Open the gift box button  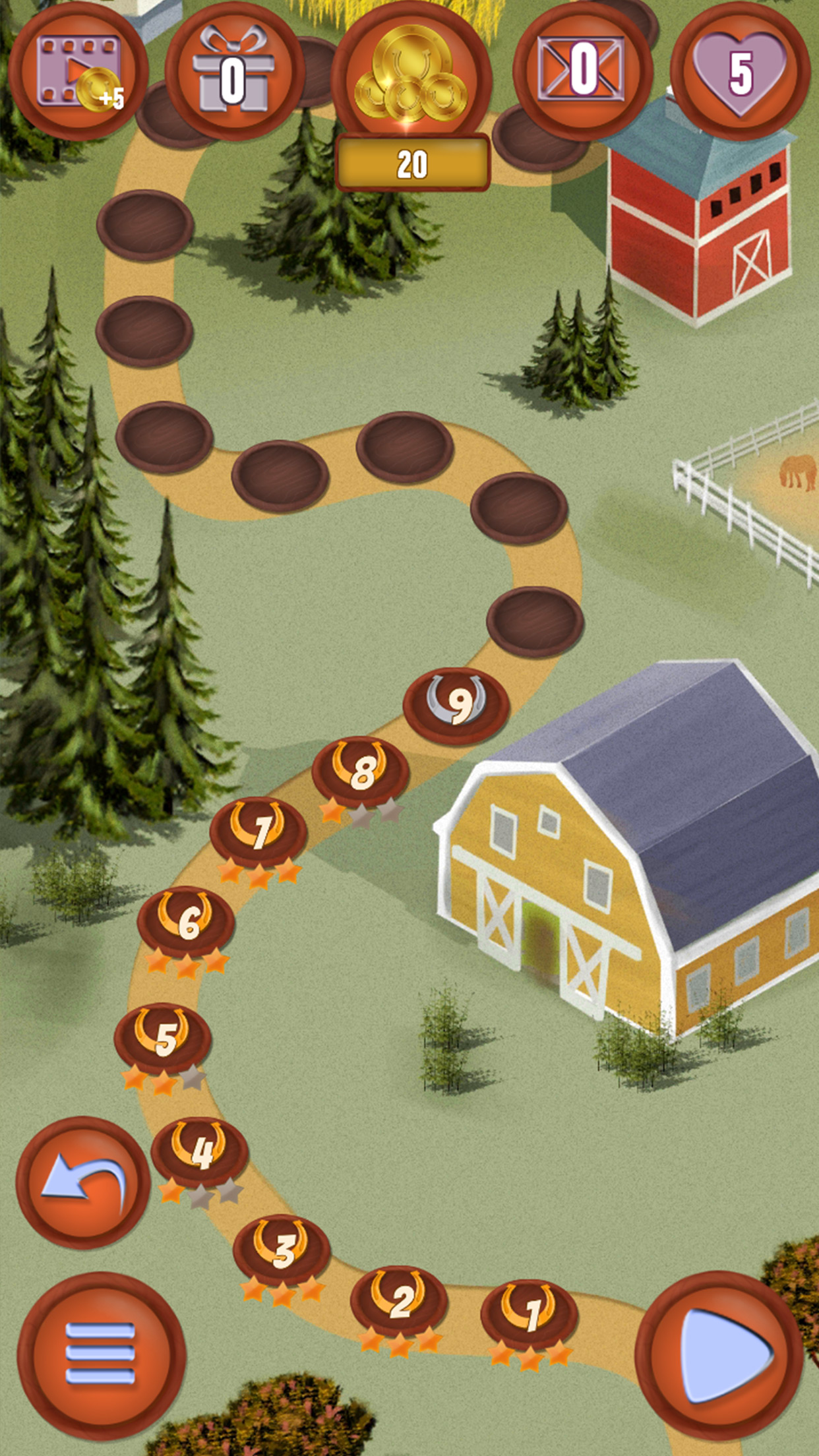click(234, 74)
